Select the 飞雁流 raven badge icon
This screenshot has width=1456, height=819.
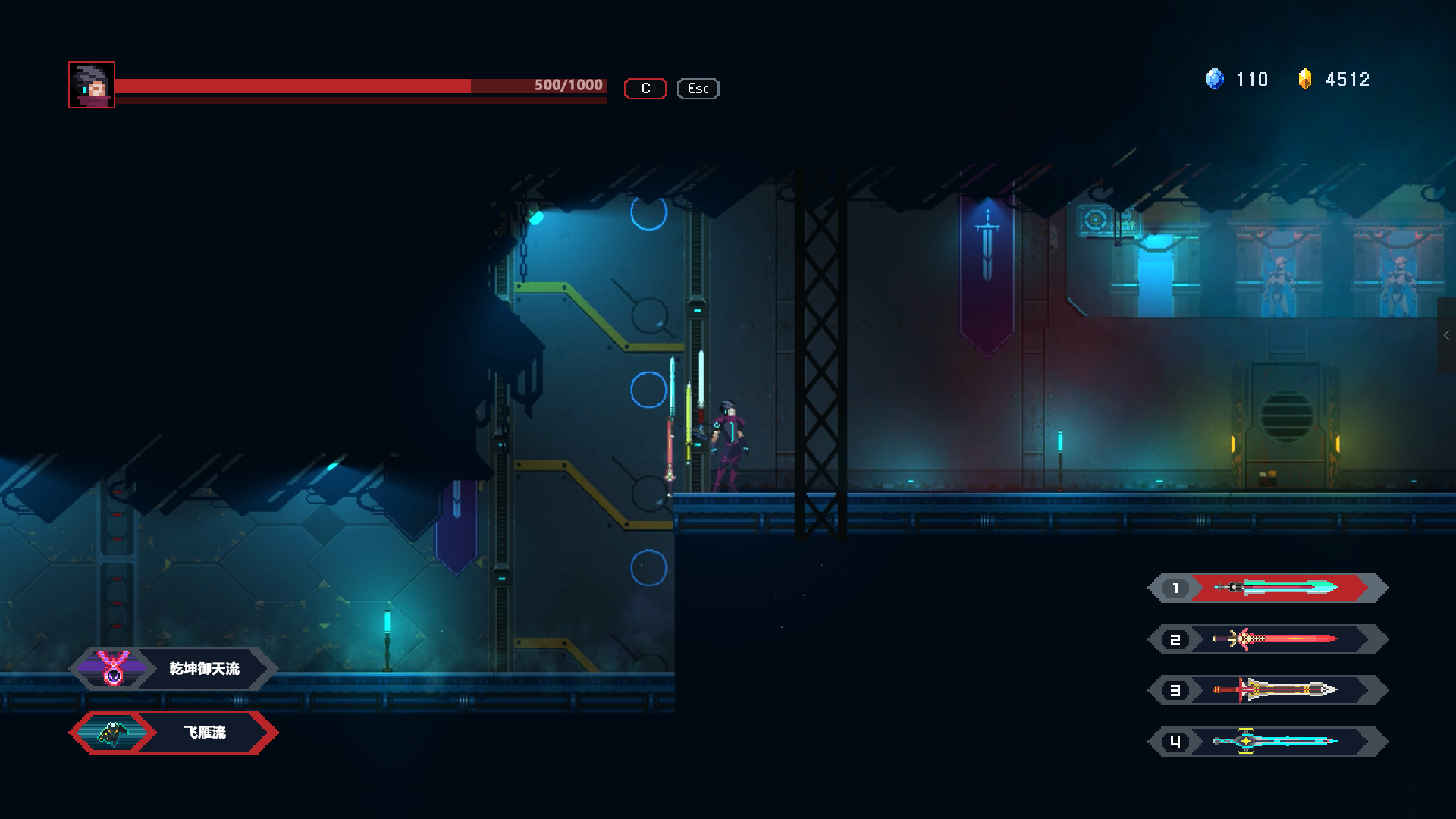click(x=114, y=733)
